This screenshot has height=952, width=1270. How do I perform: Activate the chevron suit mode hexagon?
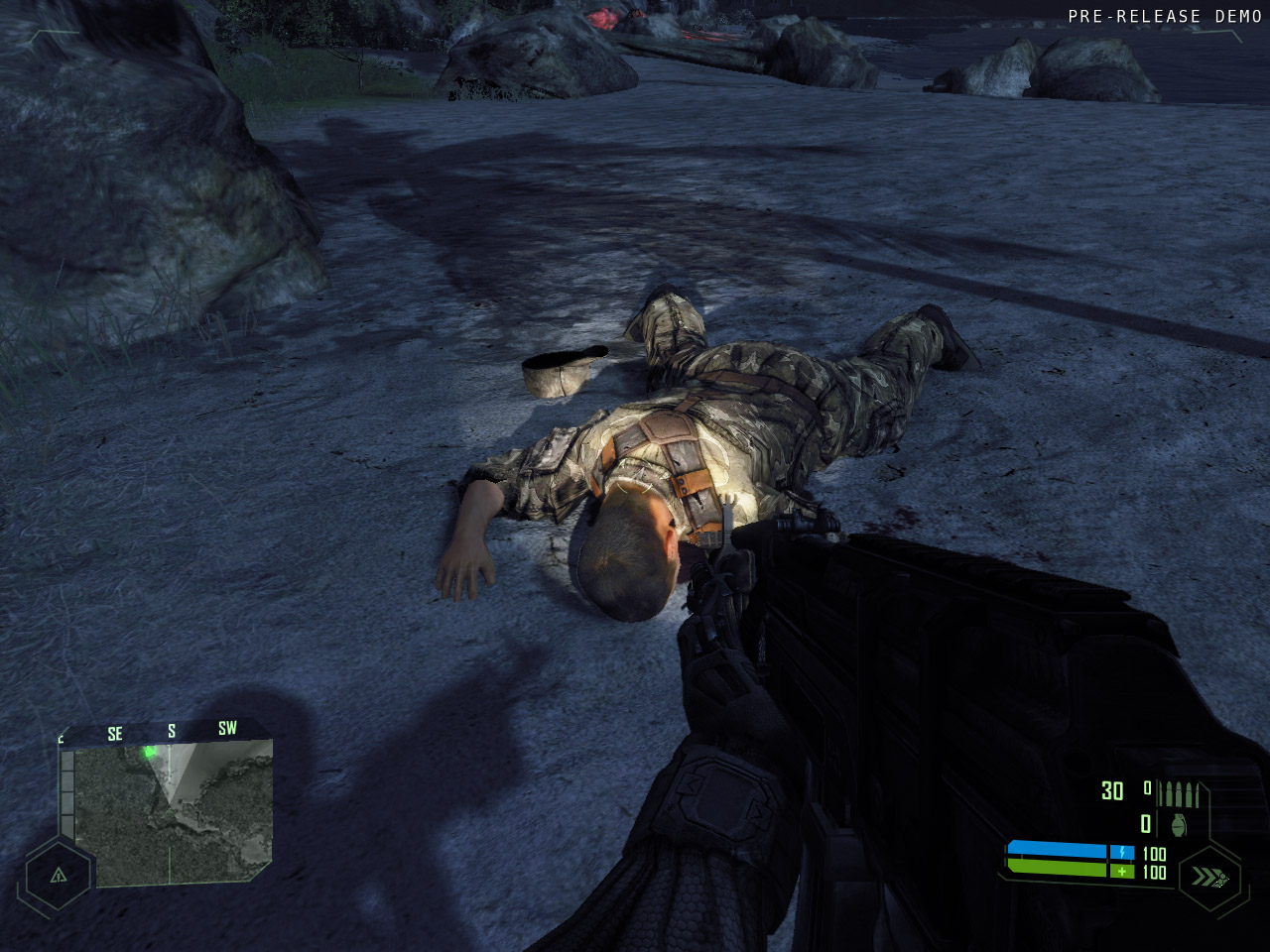pos(1209,877)
